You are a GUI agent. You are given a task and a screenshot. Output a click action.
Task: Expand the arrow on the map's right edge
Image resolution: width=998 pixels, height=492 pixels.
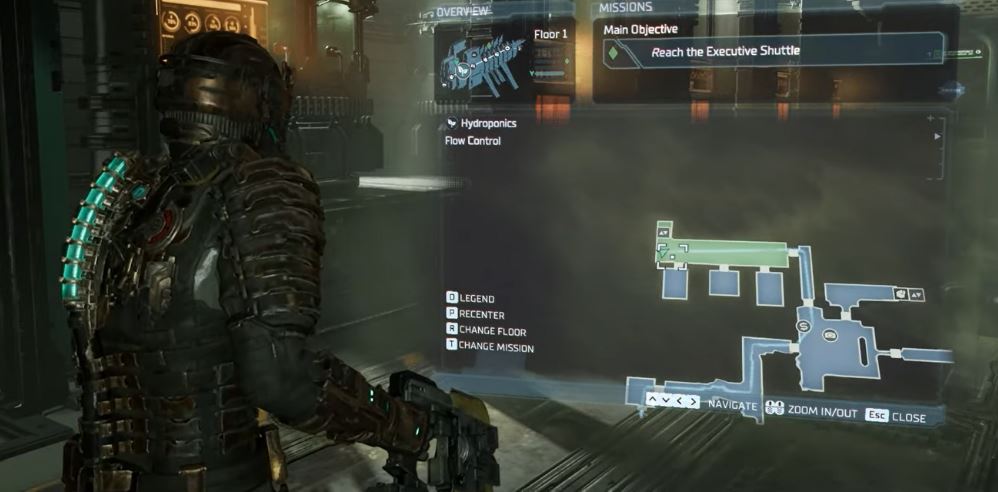click(x=937, y=136)
